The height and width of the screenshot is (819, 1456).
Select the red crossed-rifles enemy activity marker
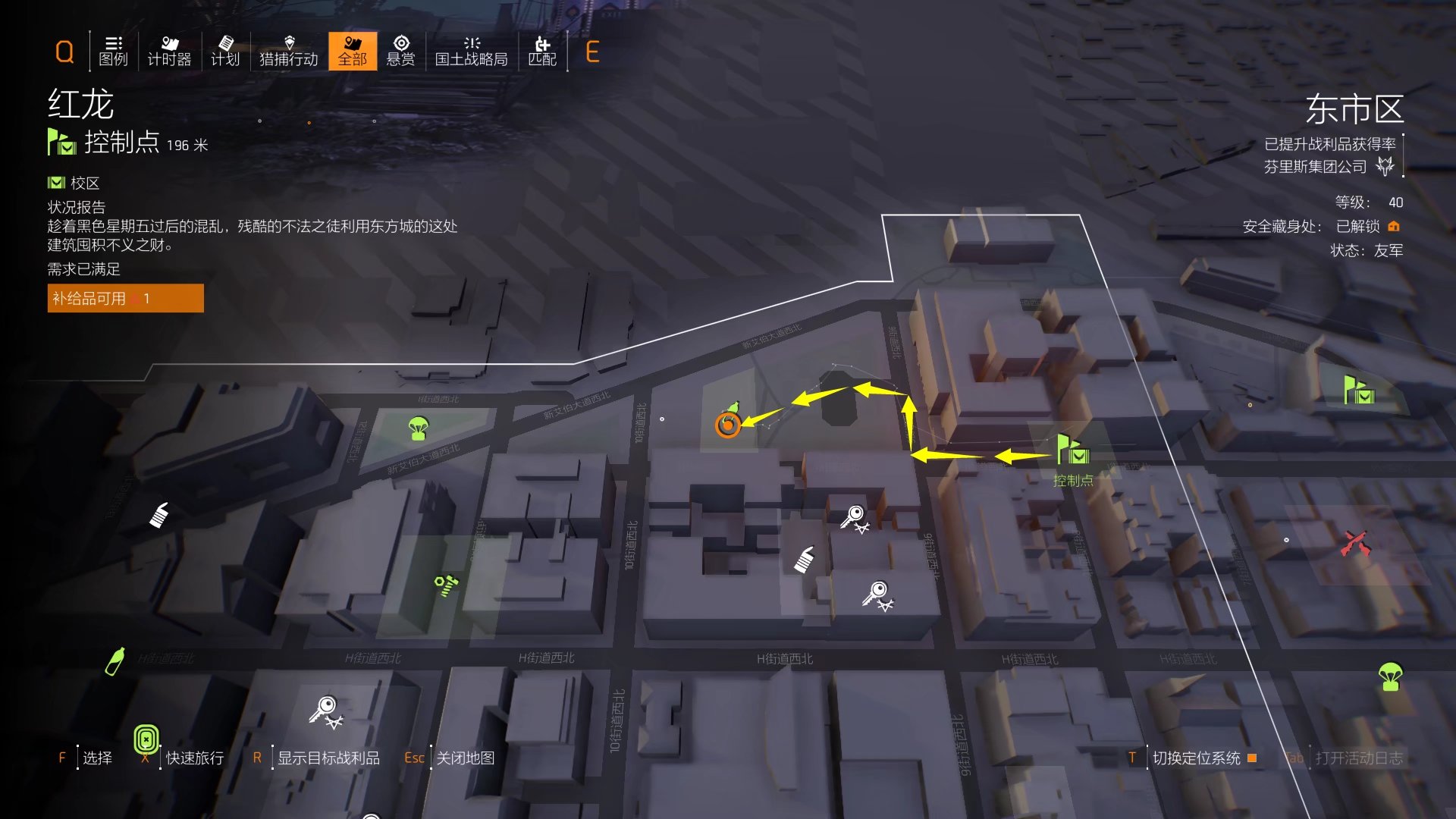(x=1356, y=543)
